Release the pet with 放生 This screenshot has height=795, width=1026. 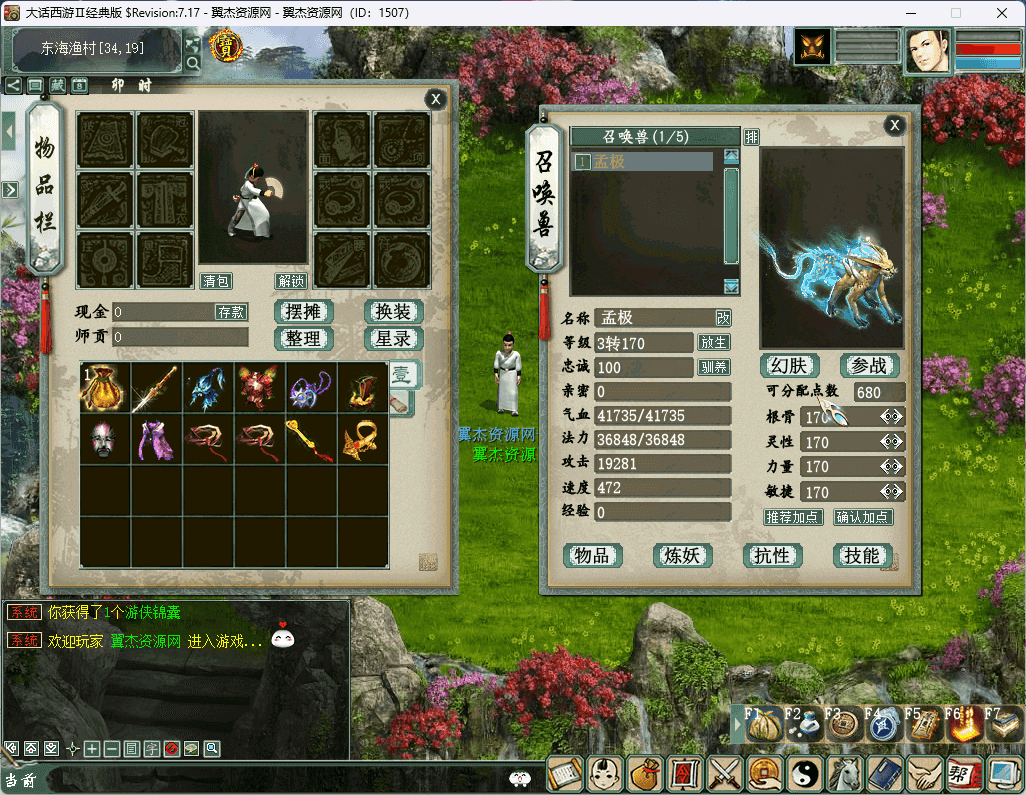[x=714, y=343]
